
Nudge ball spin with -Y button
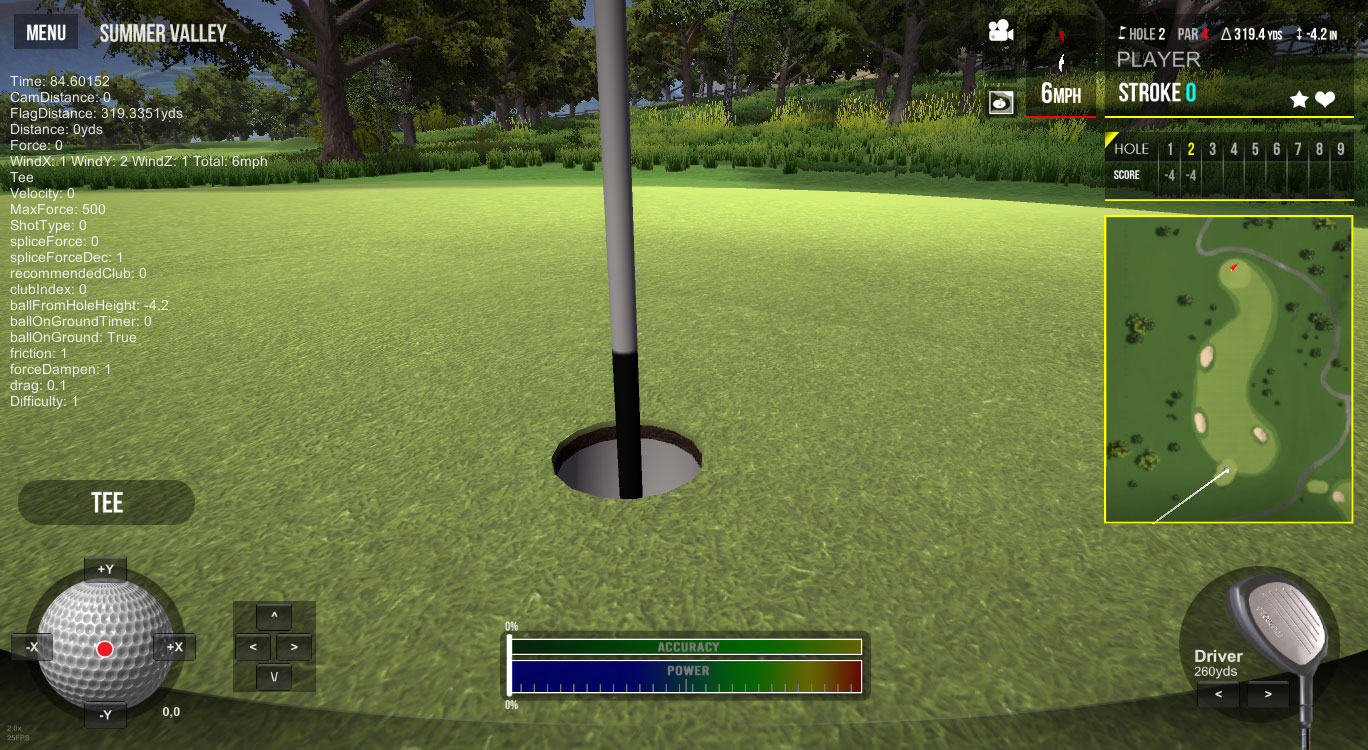click(x=105, y=714)
